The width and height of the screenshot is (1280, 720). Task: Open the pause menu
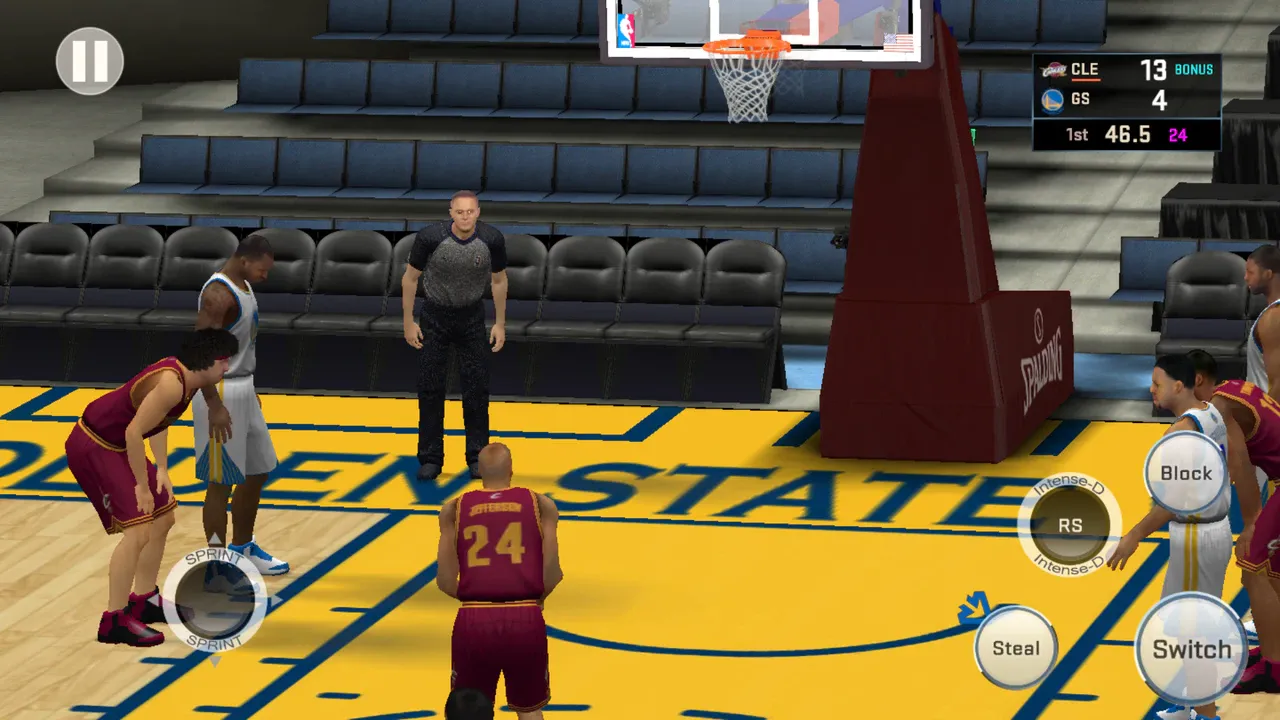[88, 63]
